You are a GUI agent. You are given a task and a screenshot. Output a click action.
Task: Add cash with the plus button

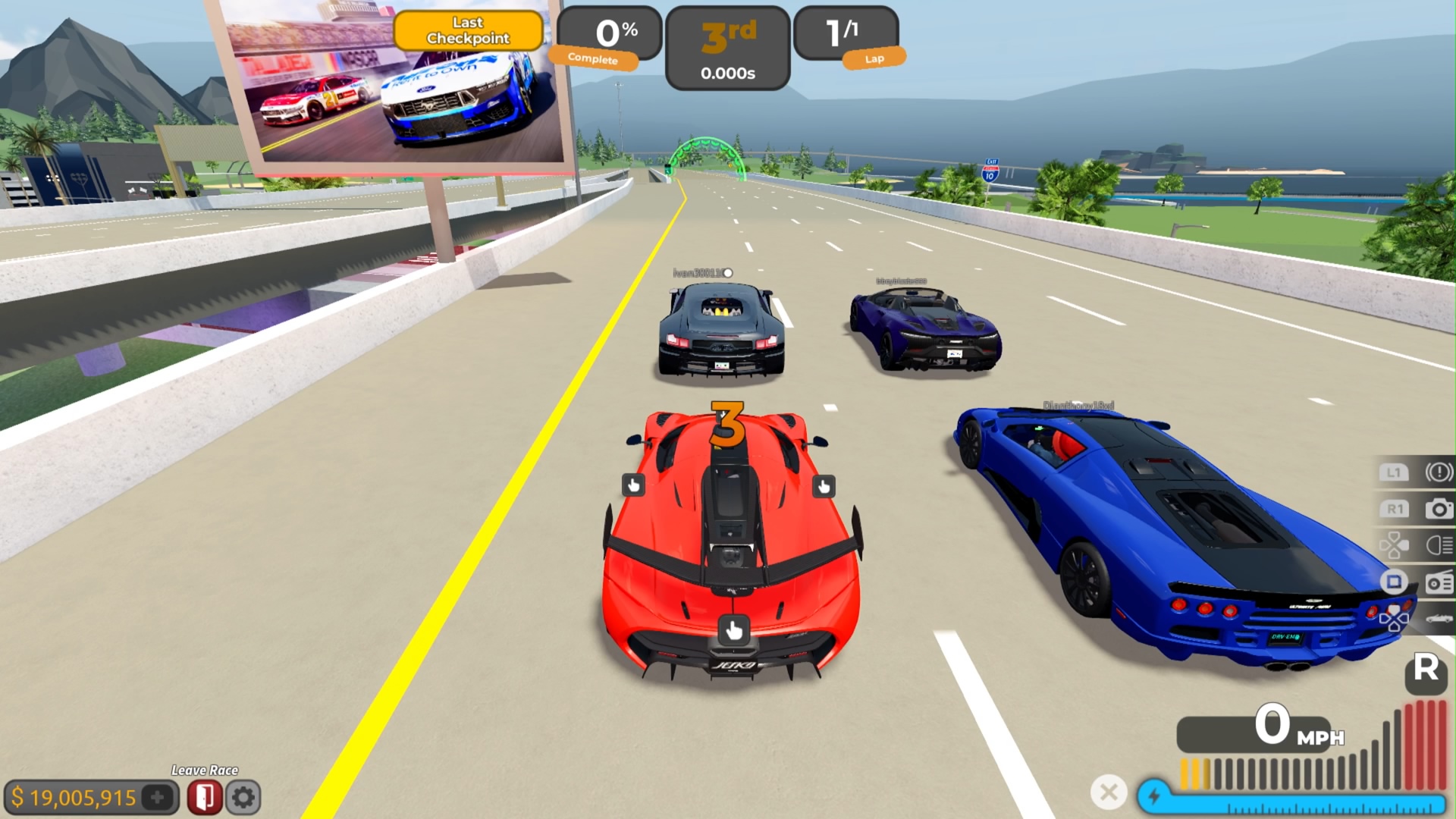click(x=158, y=797)
